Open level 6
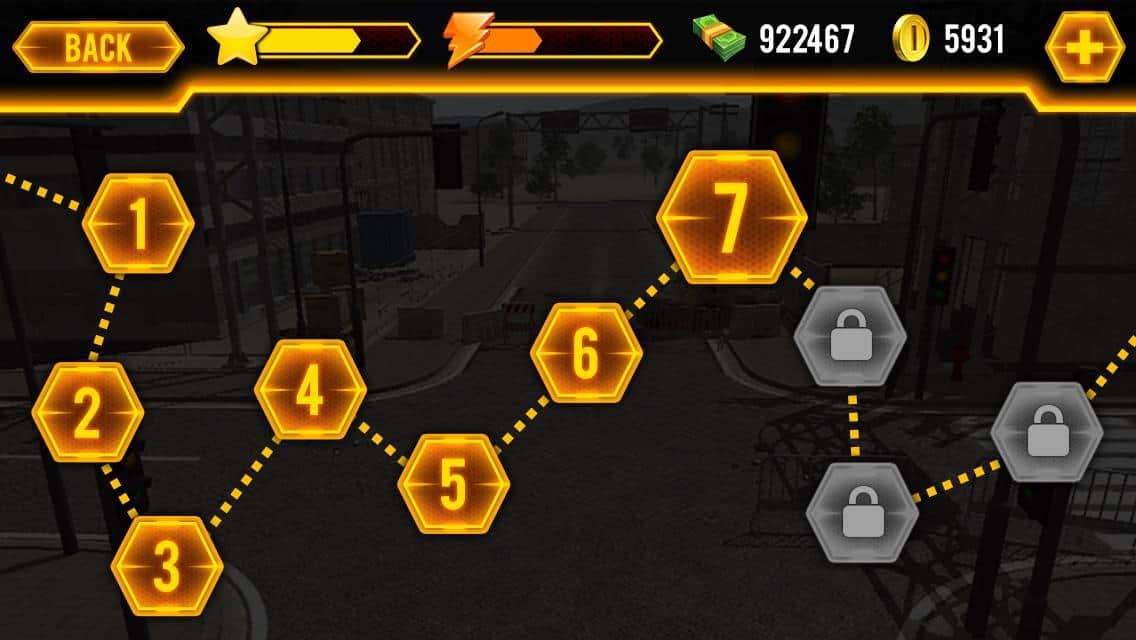The width and height of the screenshot is (1136, 640). pos(585,352)
